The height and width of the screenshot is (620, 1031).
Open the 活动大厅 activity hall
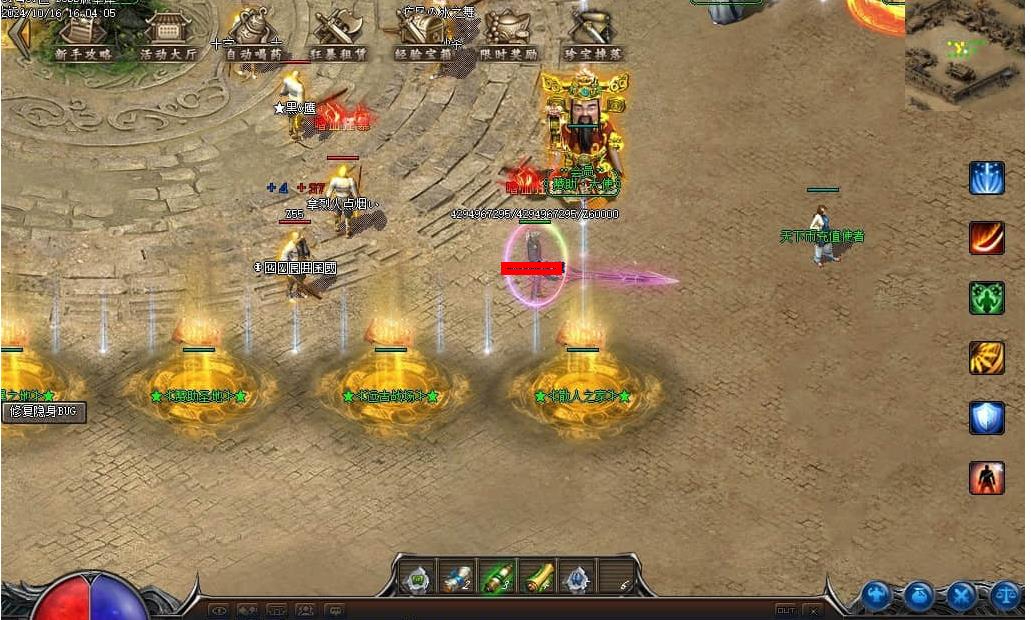click(168, 37)
